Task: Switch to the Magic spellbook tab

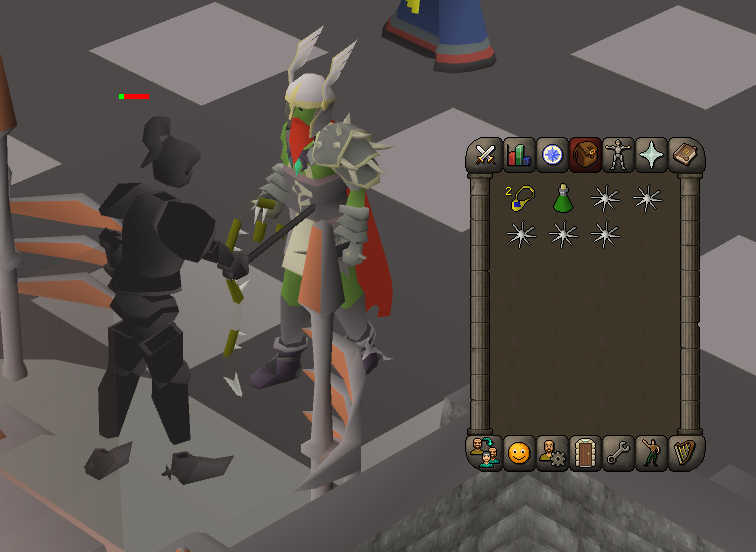Action: (x=685, y=155)
